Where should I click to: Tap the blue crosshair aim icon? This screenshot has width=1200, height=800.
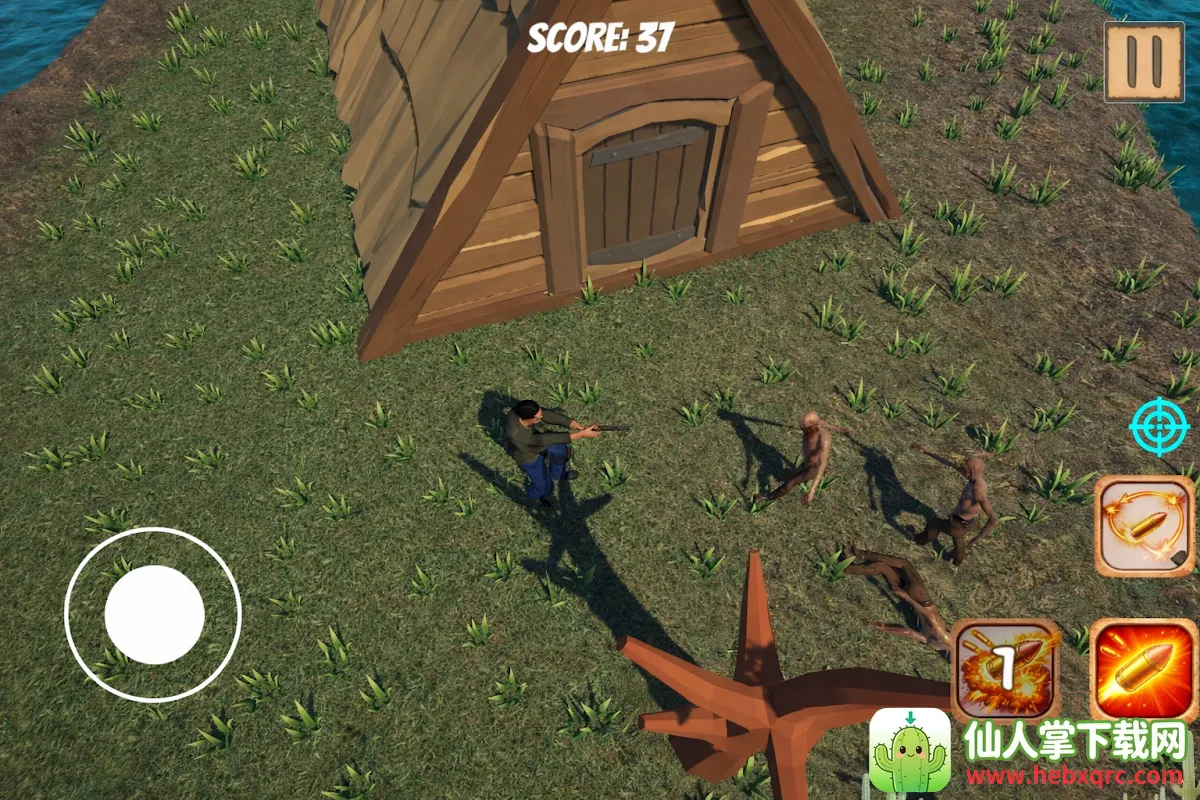click(1159, 426)
